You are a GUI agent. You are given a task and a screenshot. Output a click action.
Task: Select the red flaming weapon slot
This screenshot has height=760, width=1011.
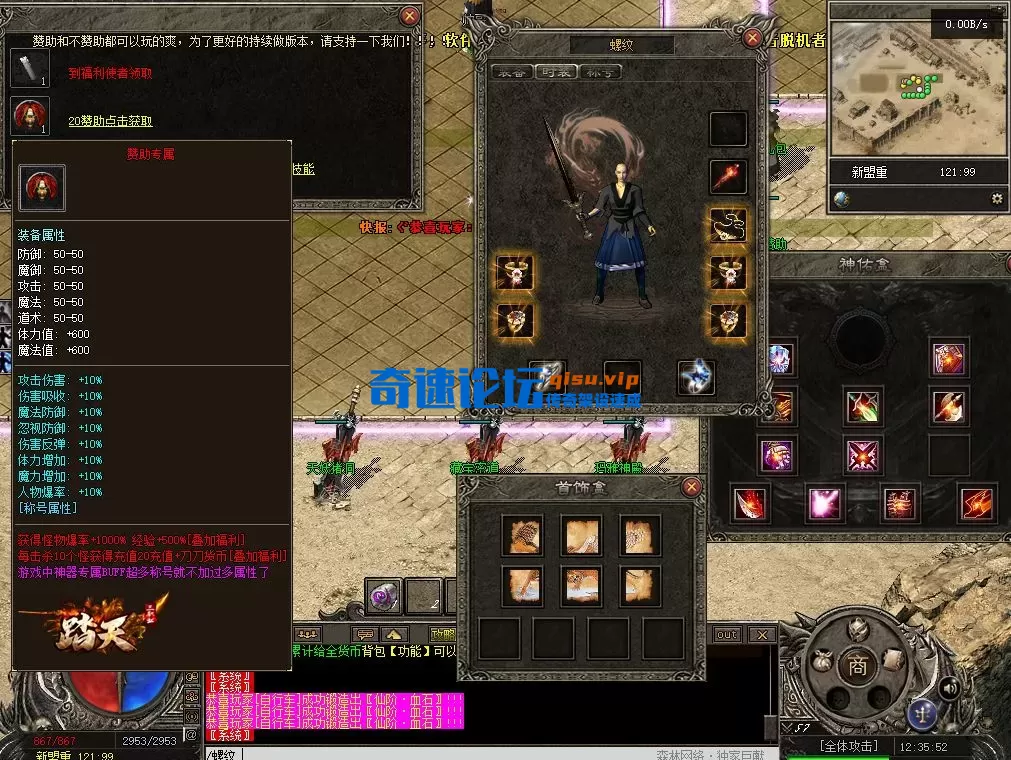[728, 177]
